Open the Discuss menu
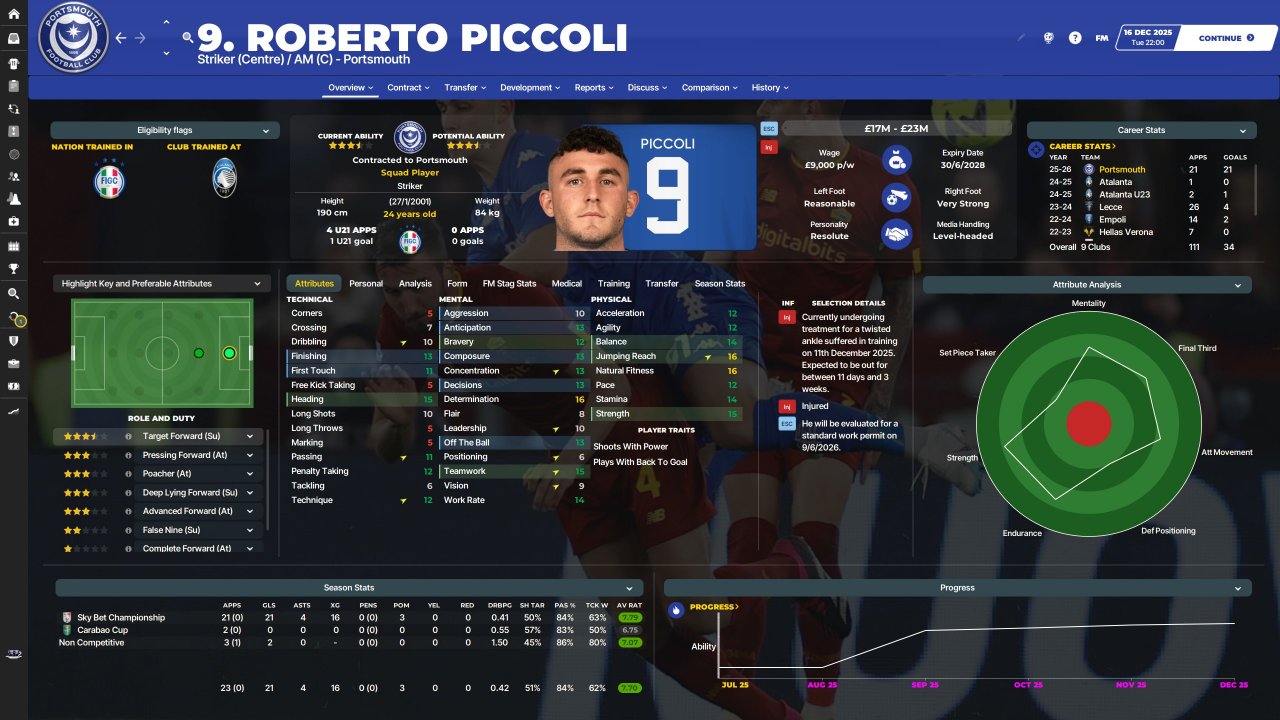This screenshot has width=1280, height=720. point(648,88)
